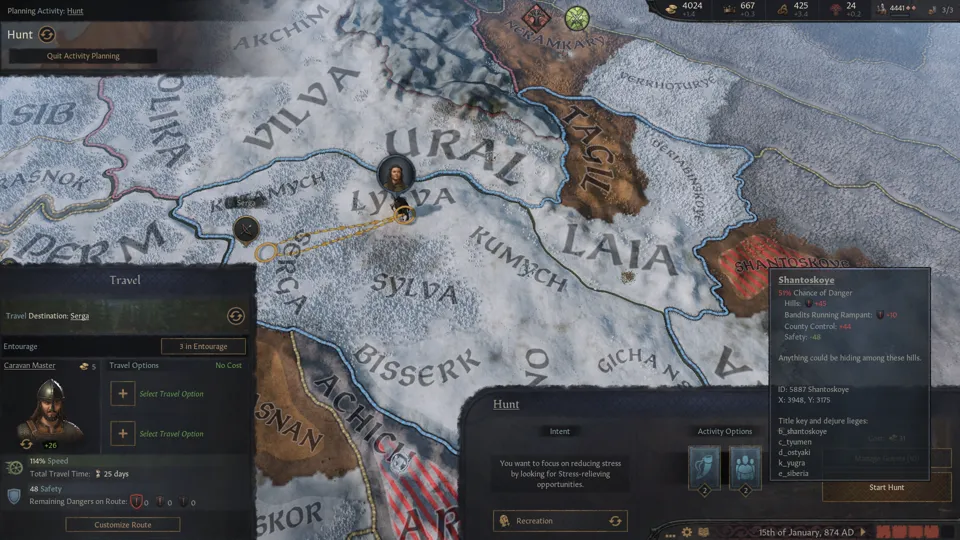The width and height of the screenshot is (960, 540).
Task: Start the Hunt
Action: (x=886, y=487)
